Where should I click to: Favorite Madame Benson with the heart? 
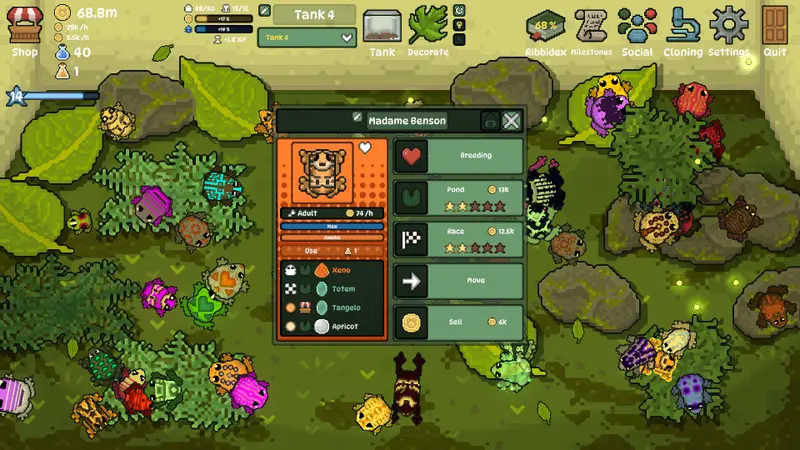click(x=366, y=148)
